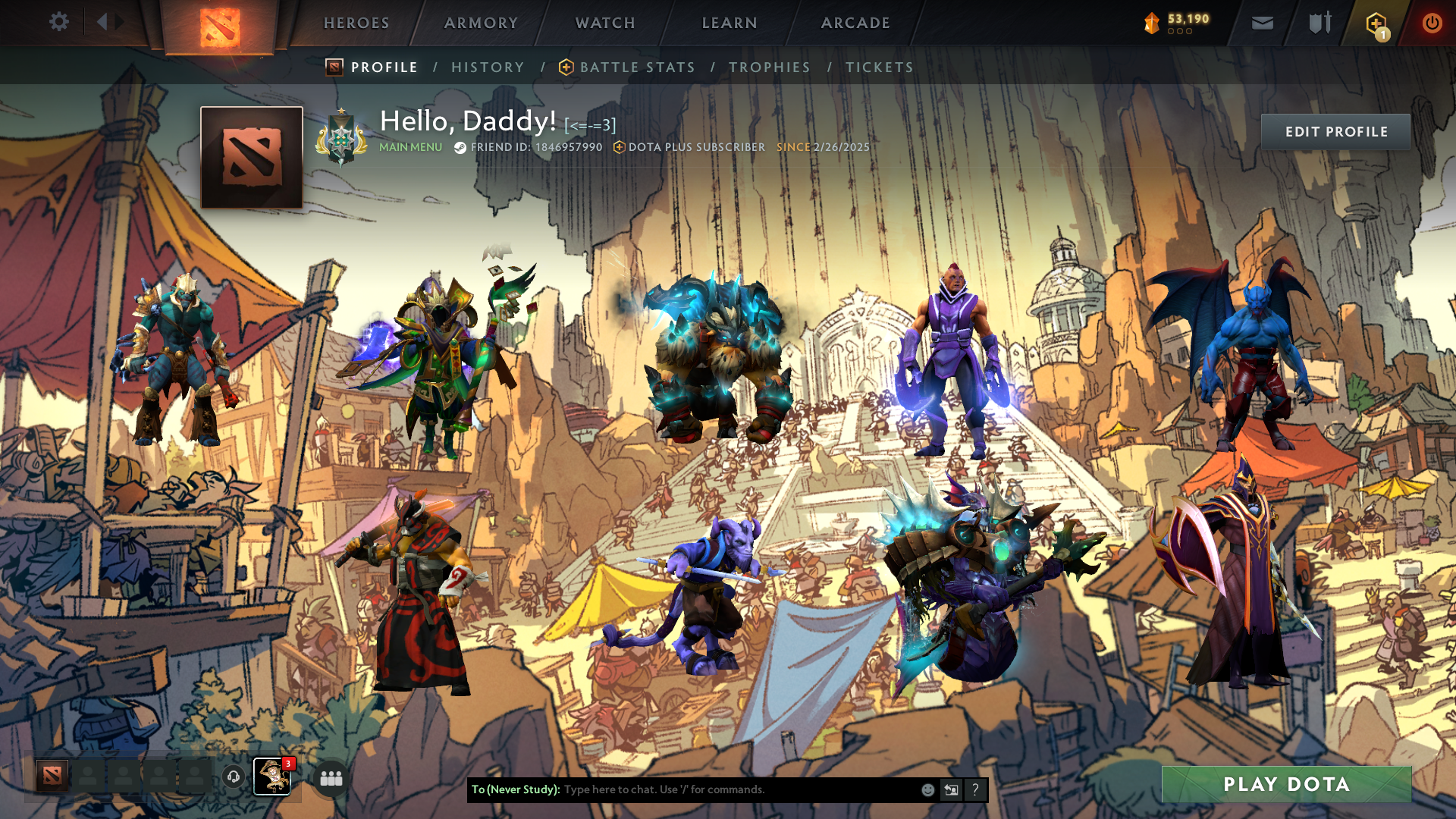Start matchmaking with Play Dota

coord(1286,784)
